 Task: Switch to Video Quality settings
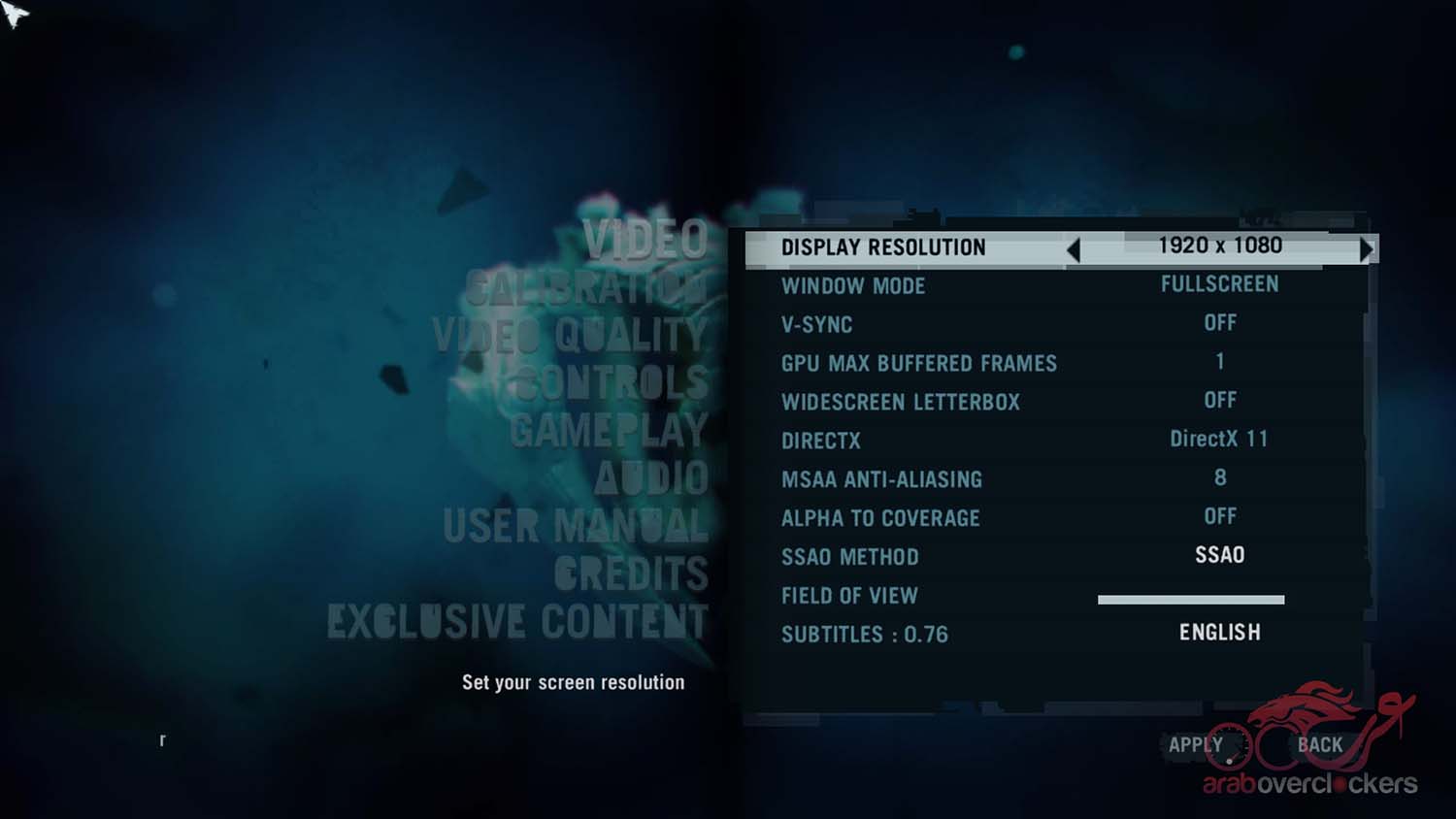click(570, 336)
